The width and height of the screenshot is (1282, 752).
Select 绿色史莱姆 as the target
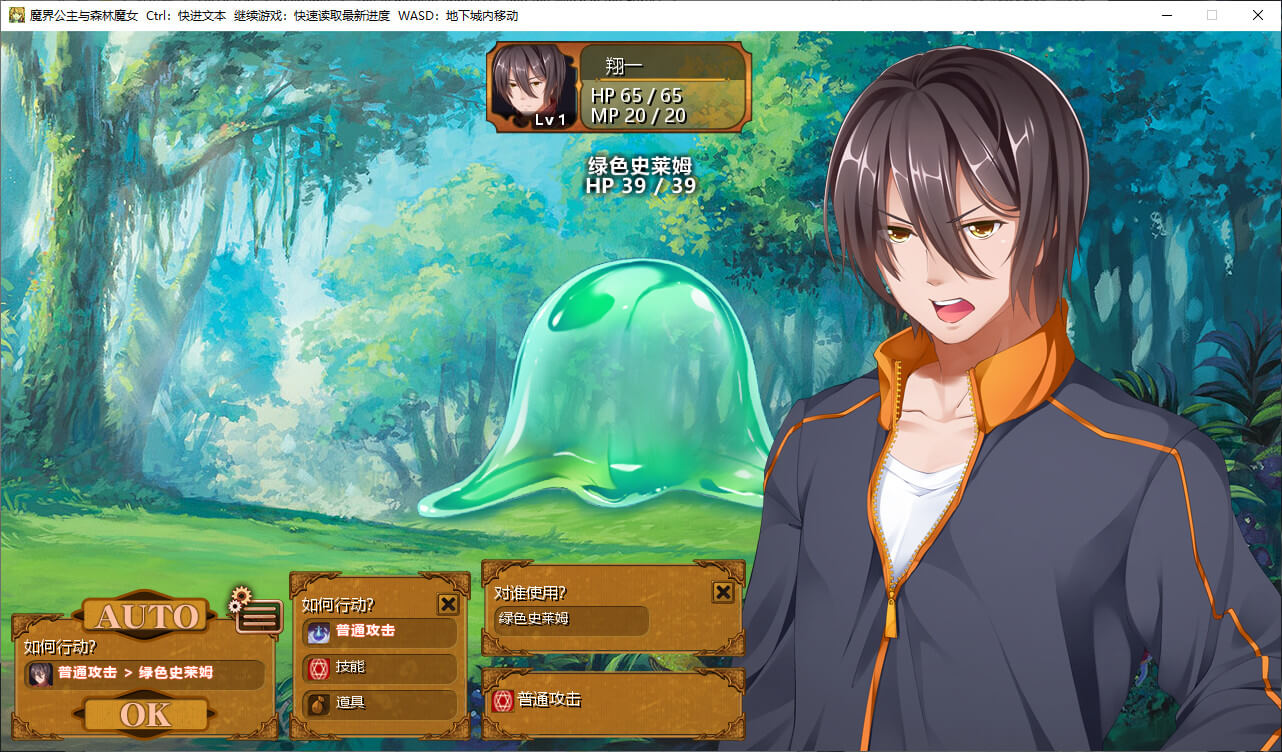pos(571,620)
